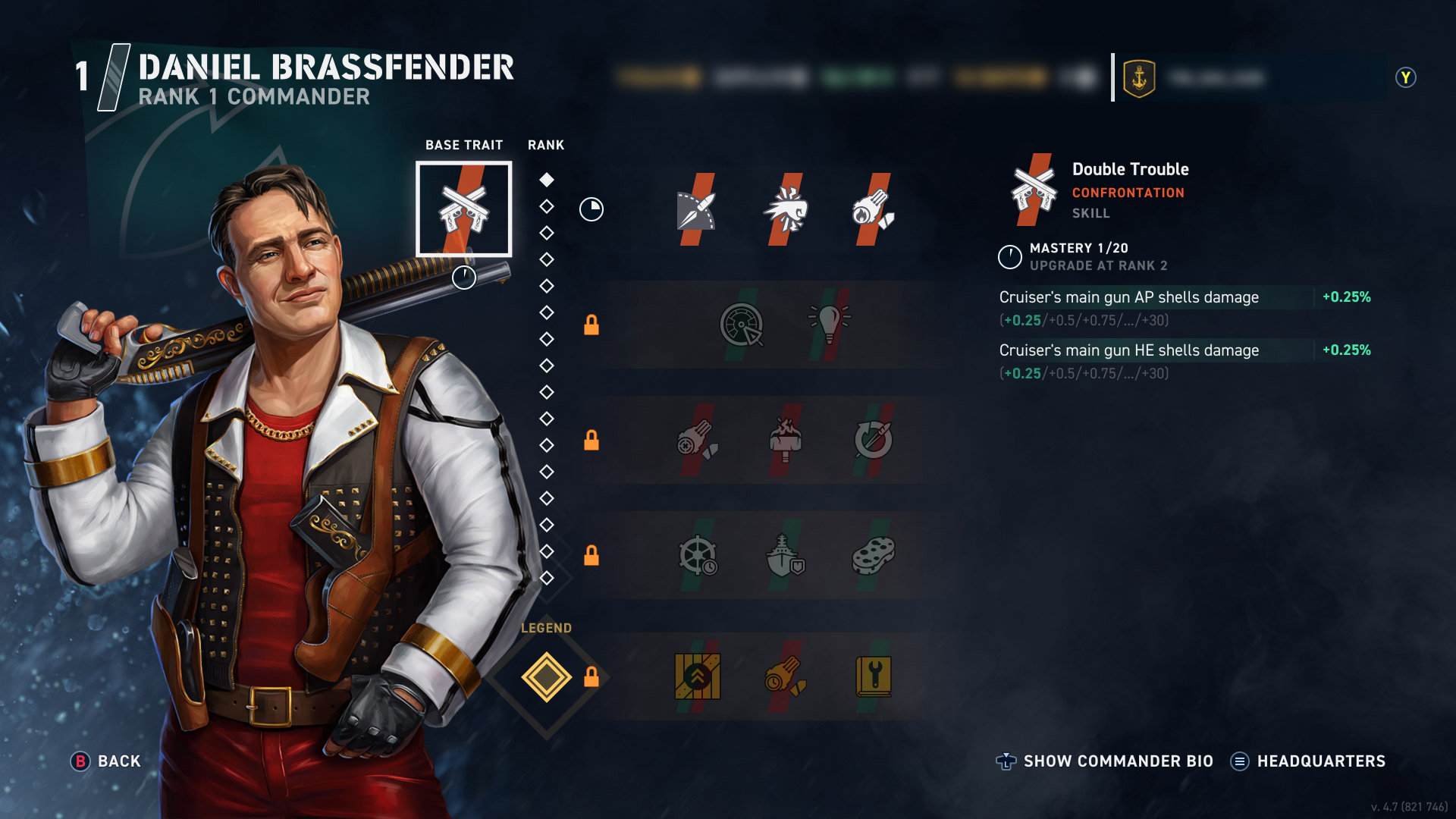The image size is (1456, 819).
Task: Show the commander bio
Action: (x=1105, y=761)
